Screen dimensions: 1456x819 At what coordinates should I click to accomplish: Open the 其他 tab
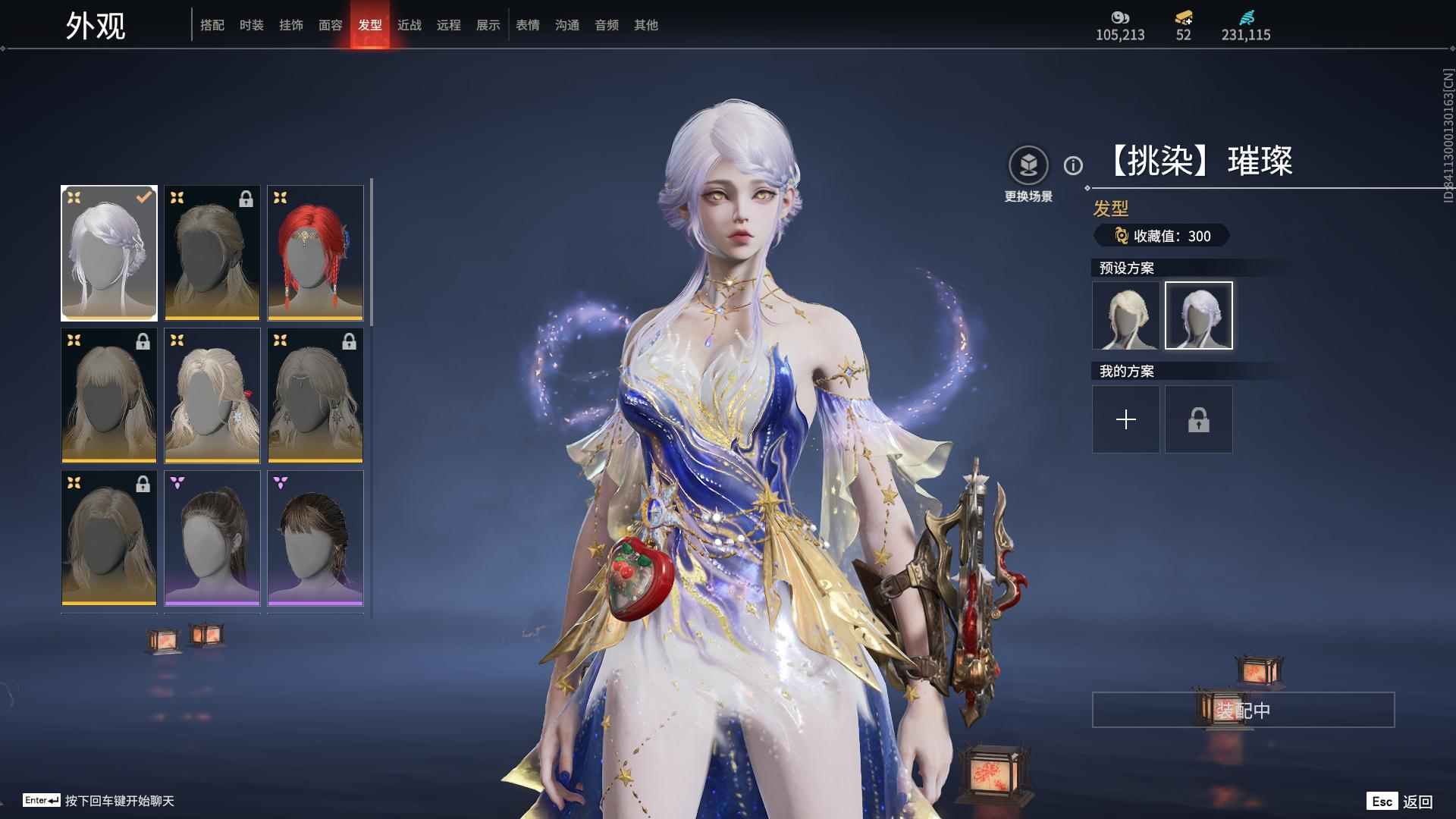[646, 25]
